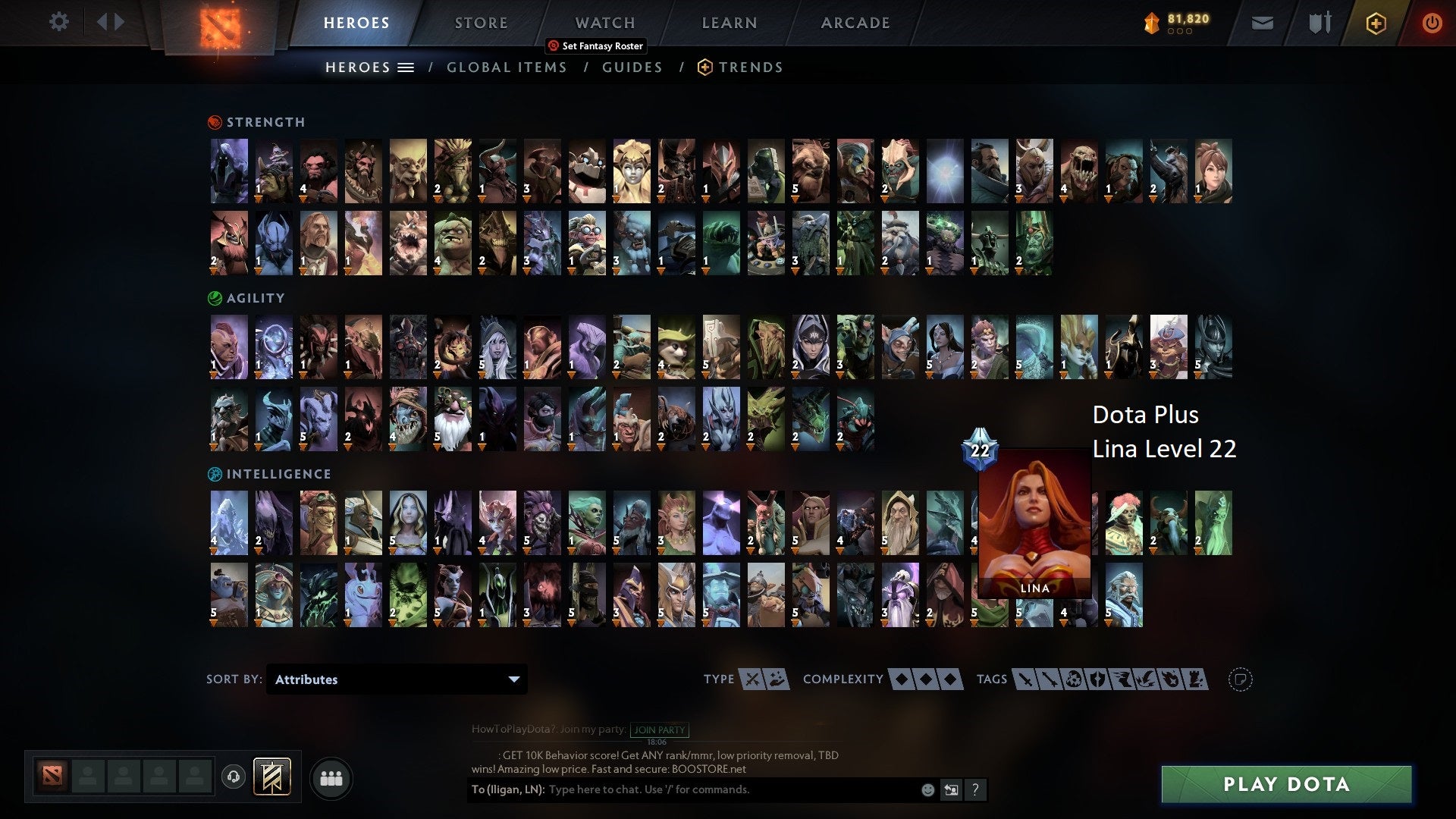Toggle voice chat headset icon
The width and height of the screenshot is (1456, 819).
[x=233, y=777]
